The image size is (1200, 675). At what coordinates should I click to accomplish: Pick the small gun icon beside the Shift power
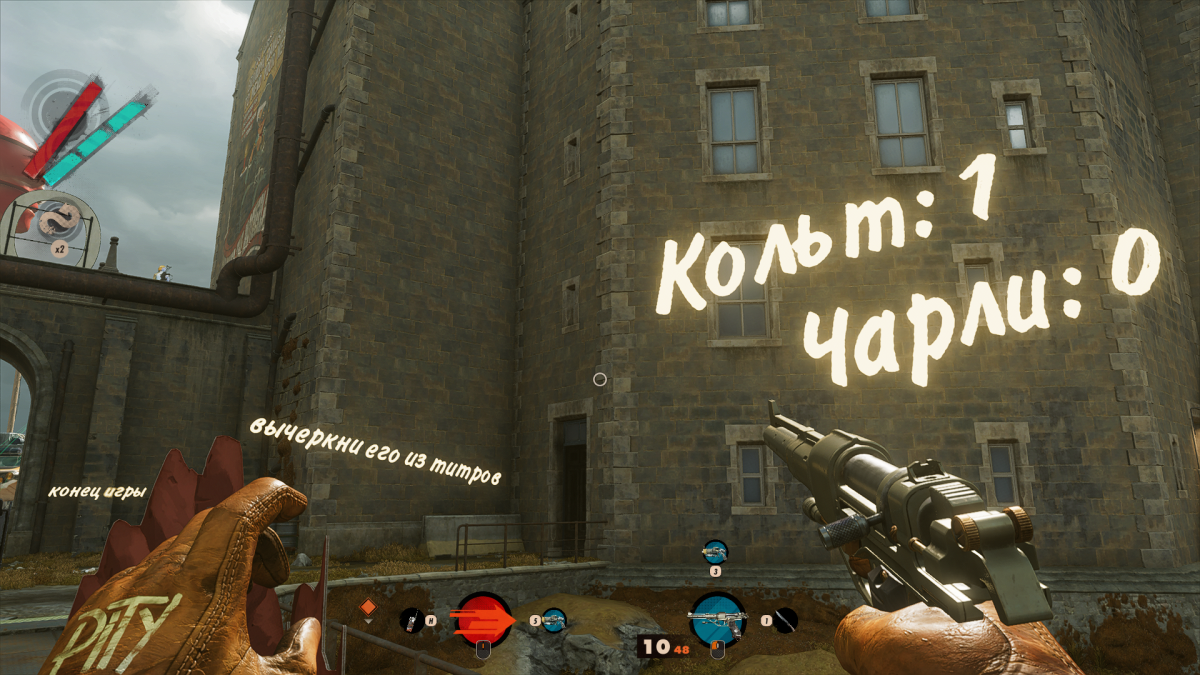point(553,620)
